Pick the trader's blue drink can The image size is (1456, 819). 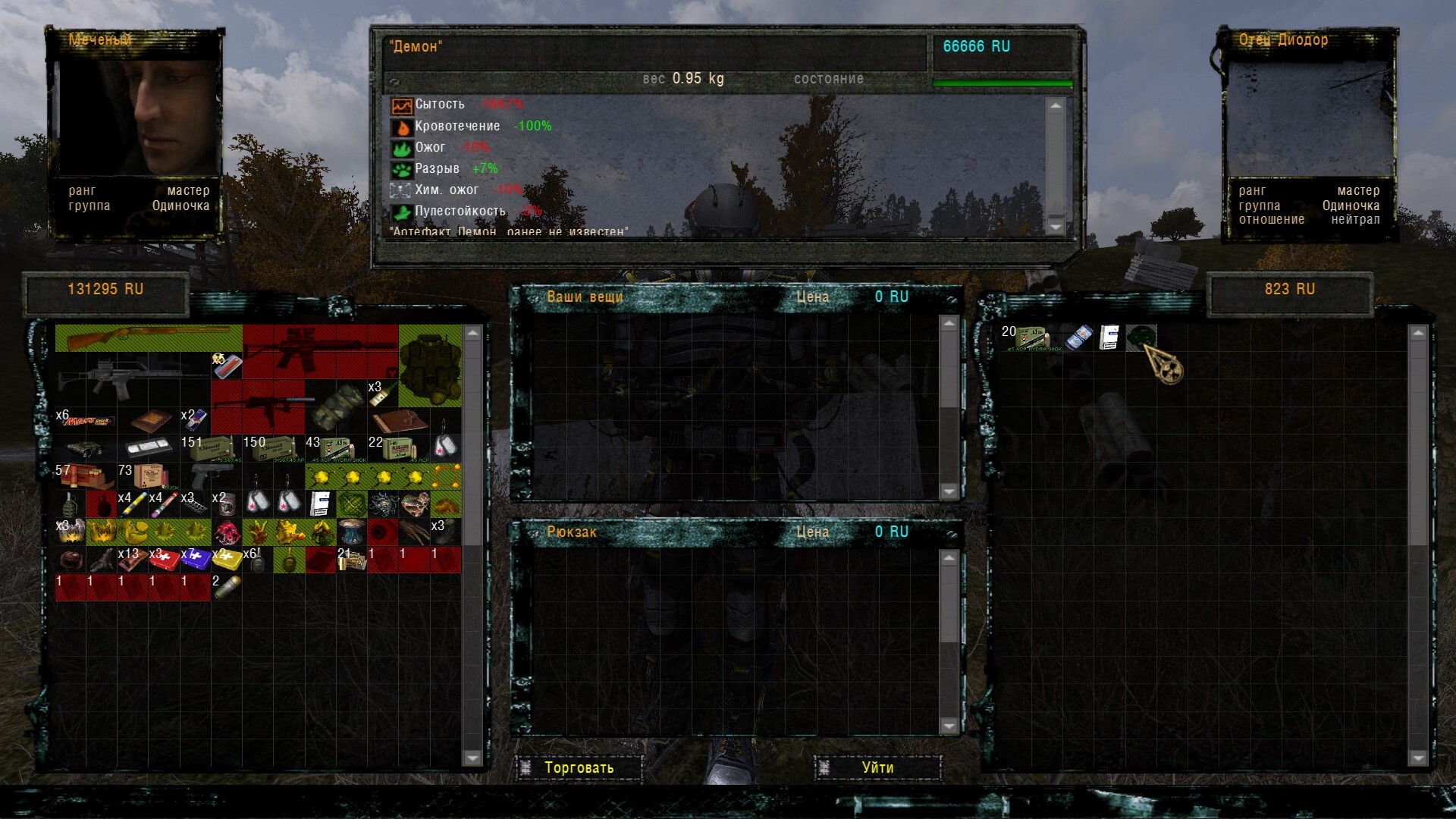coord(1078,337)
